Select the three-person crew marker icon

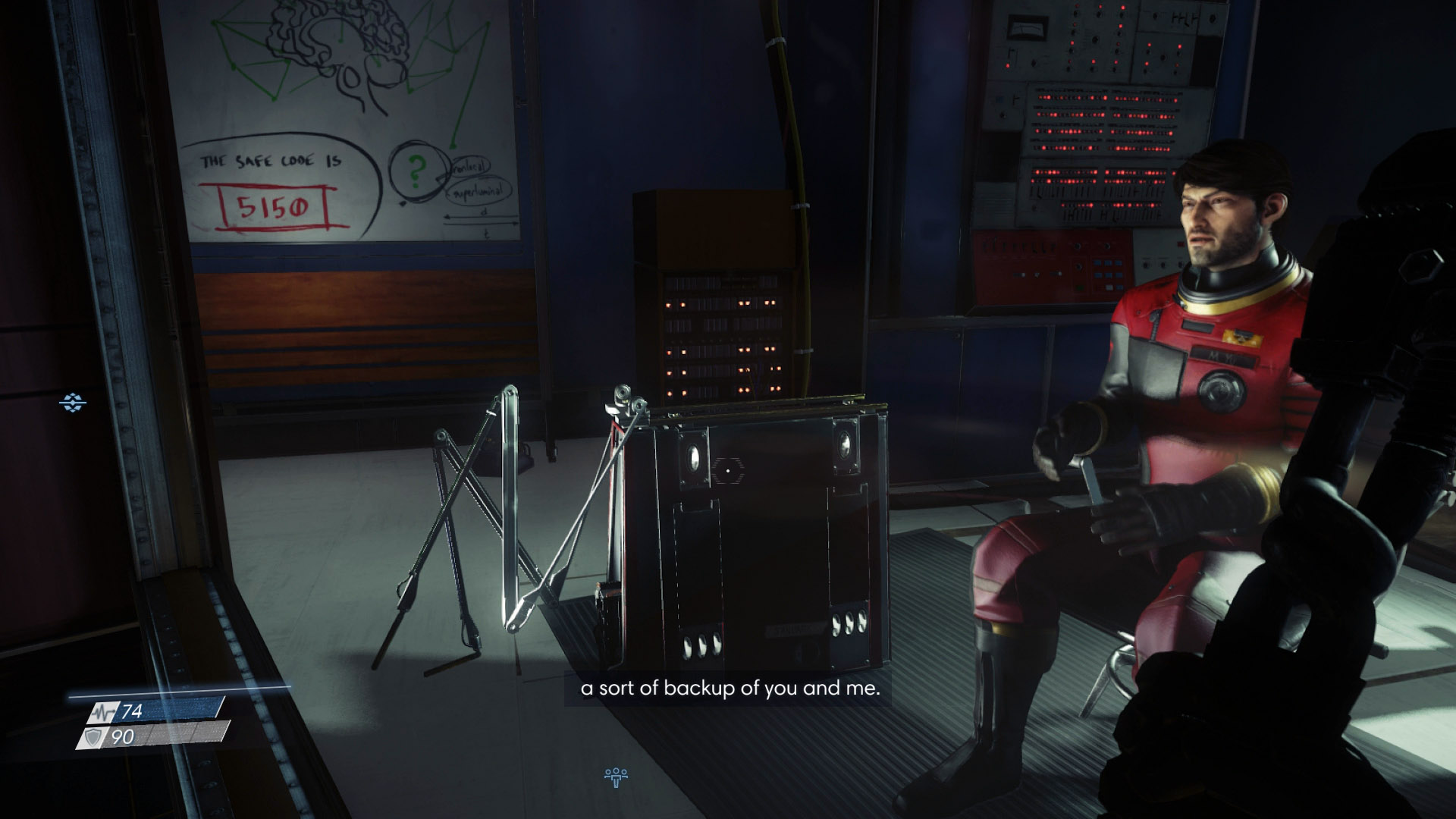point(615,775)
